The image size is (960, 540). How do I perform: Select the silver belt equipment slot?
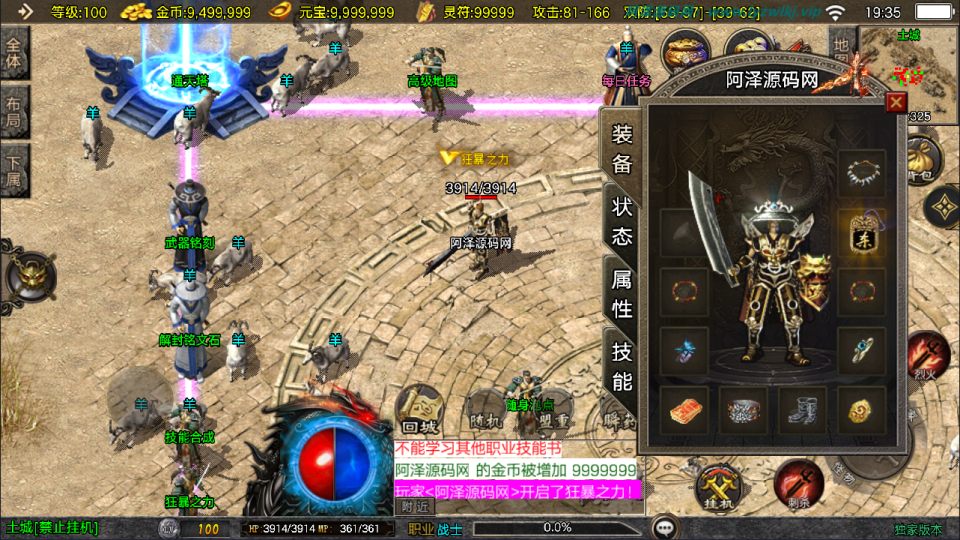click(744, 410)
